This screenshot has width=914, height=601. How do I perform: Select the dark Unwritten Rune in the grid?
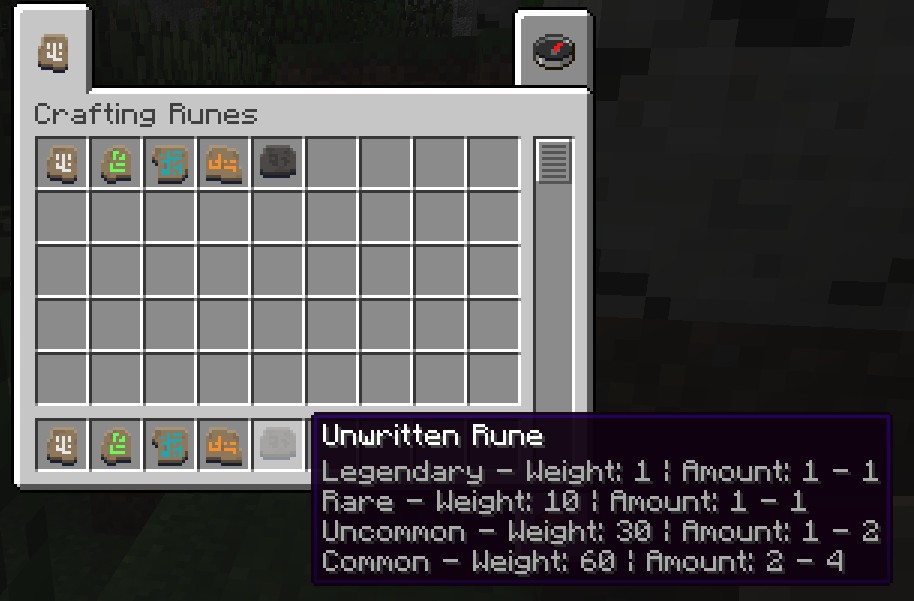click(x=279, y=163)
